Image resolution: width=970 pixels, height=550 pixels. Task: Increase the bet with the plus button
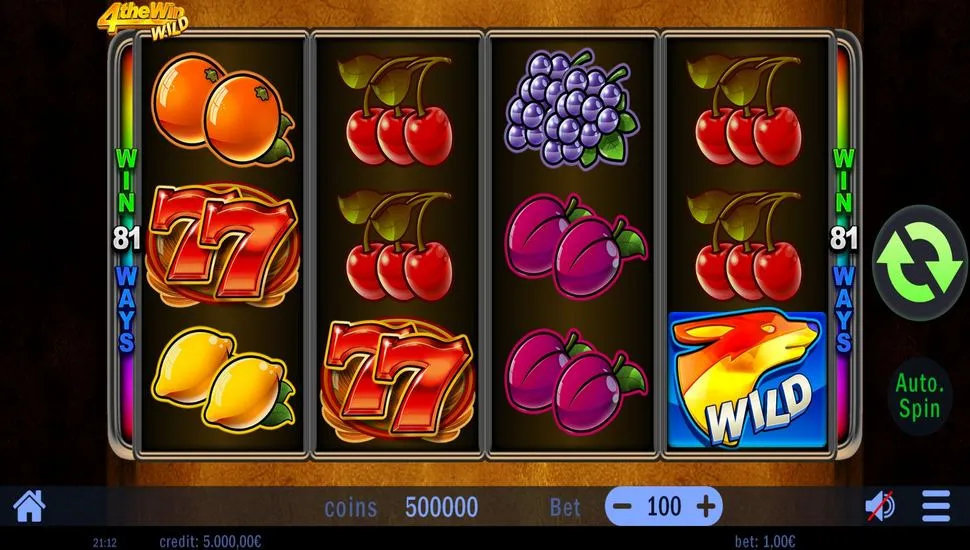coord(706,507)
